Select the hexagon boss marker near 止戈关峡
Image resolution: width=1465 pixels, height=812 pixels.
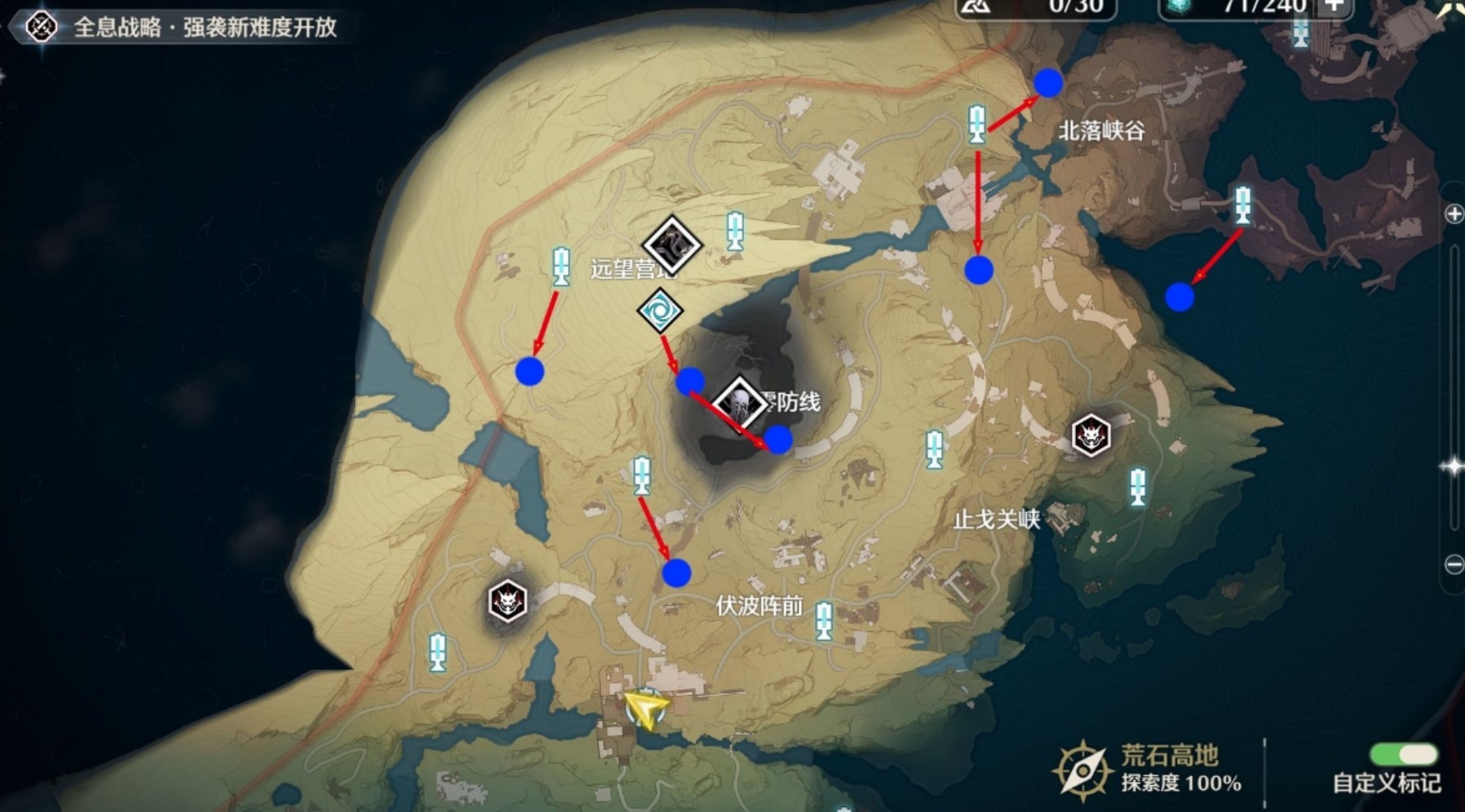1091,435
